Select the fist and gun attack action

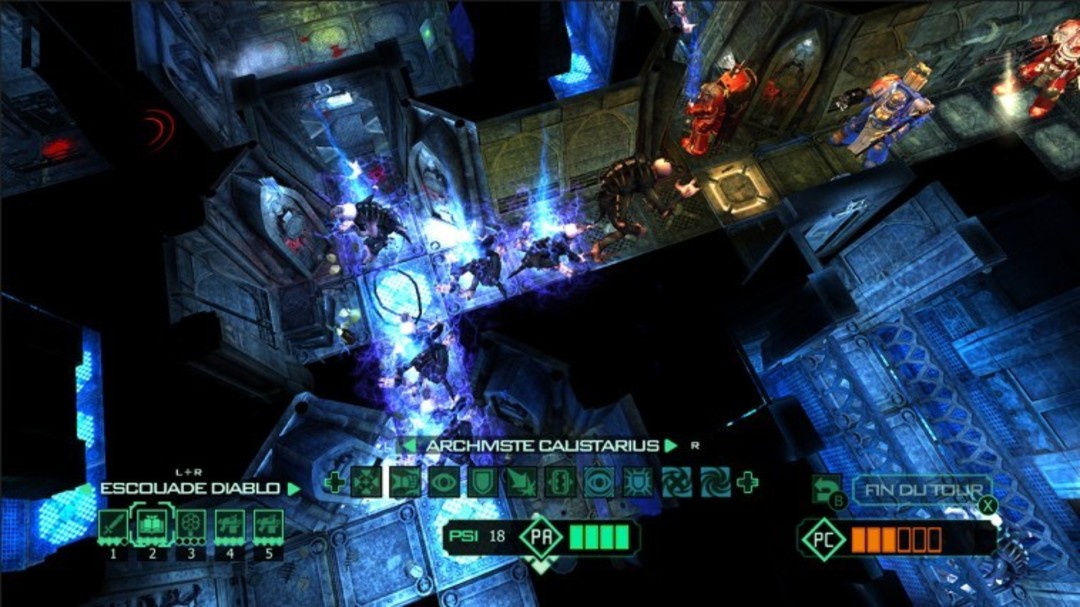pyautogui.click(x=405, y=483)
